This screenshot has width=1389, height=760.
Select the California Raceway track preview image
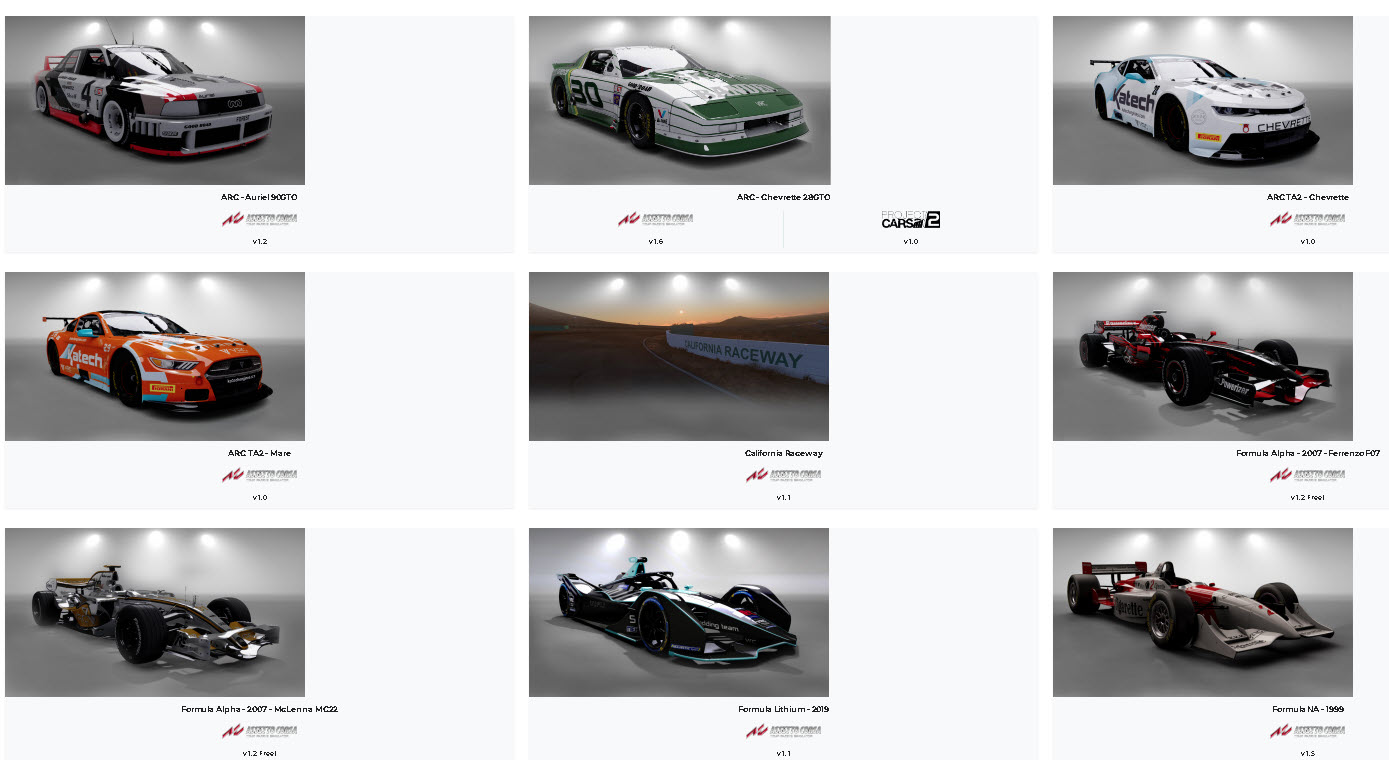click(x=679, y=356)
